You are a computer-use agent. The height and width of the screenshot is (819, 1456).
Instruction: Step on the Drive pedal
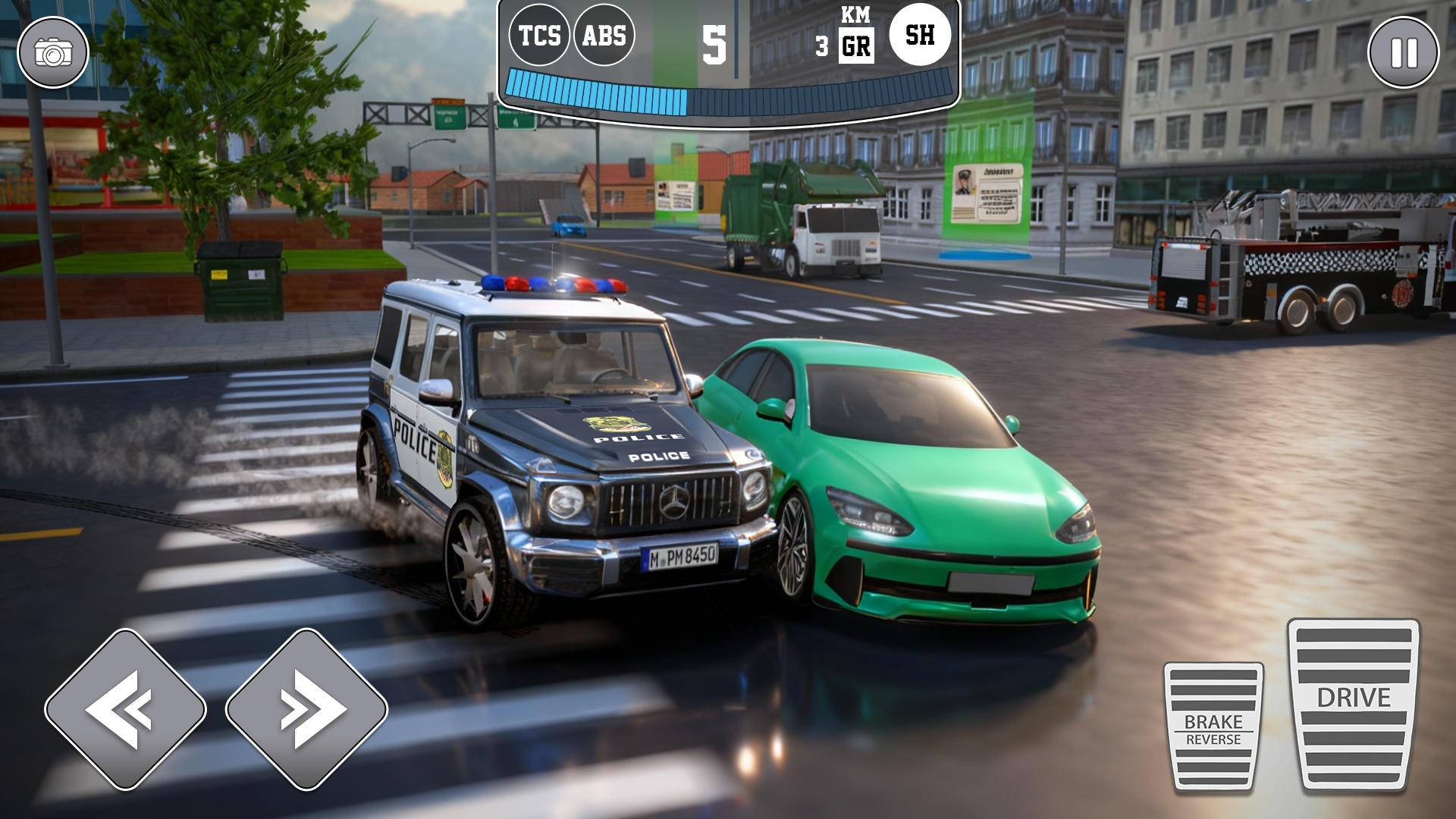[1354, 704]
